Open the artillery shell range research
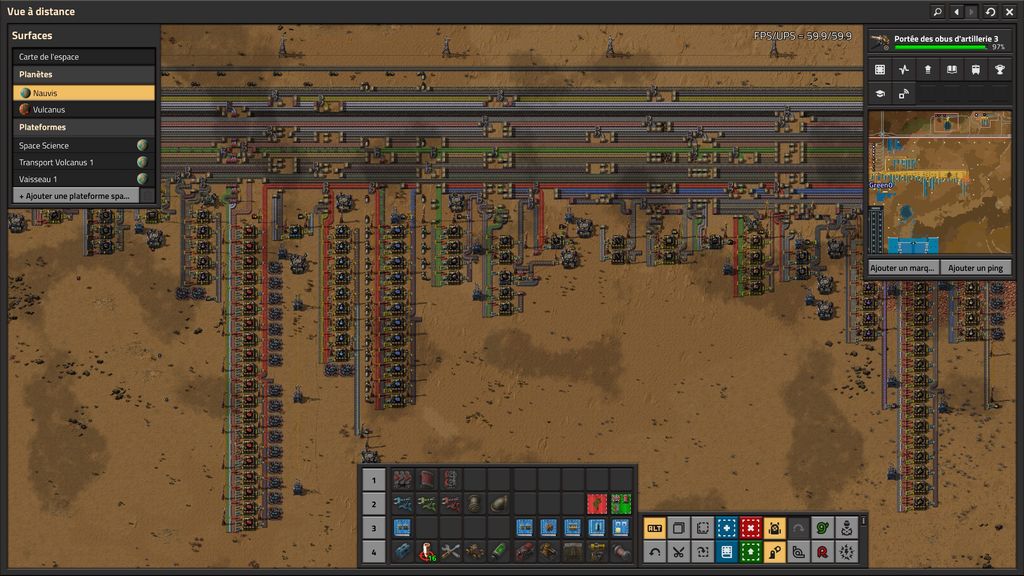This screenshot has height=576, width=1024. click(939, 42)
